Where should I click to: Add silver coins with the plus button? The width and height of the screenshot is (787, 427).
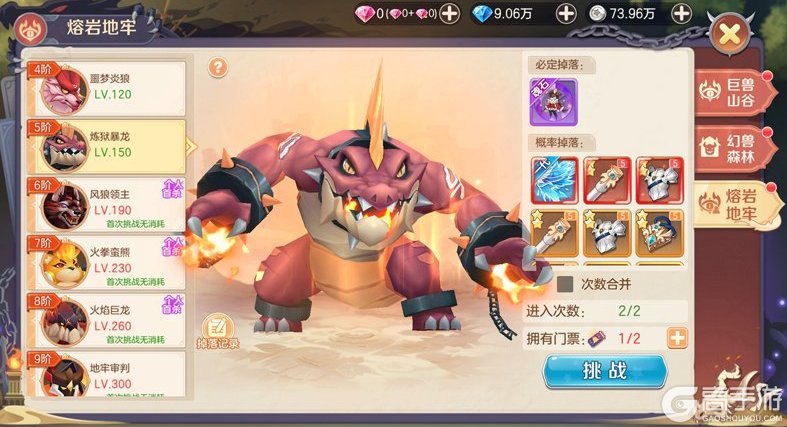pos(681,13)
